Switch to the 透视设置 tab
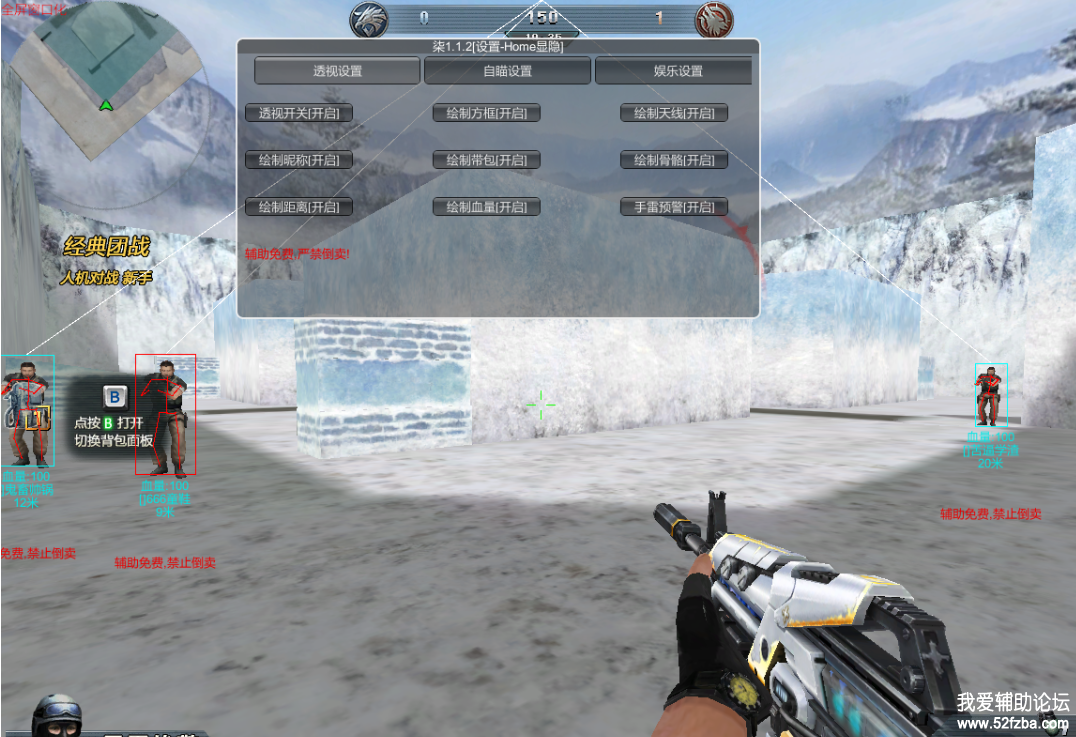Screen dimensions: 1076x737 [337, 71]
